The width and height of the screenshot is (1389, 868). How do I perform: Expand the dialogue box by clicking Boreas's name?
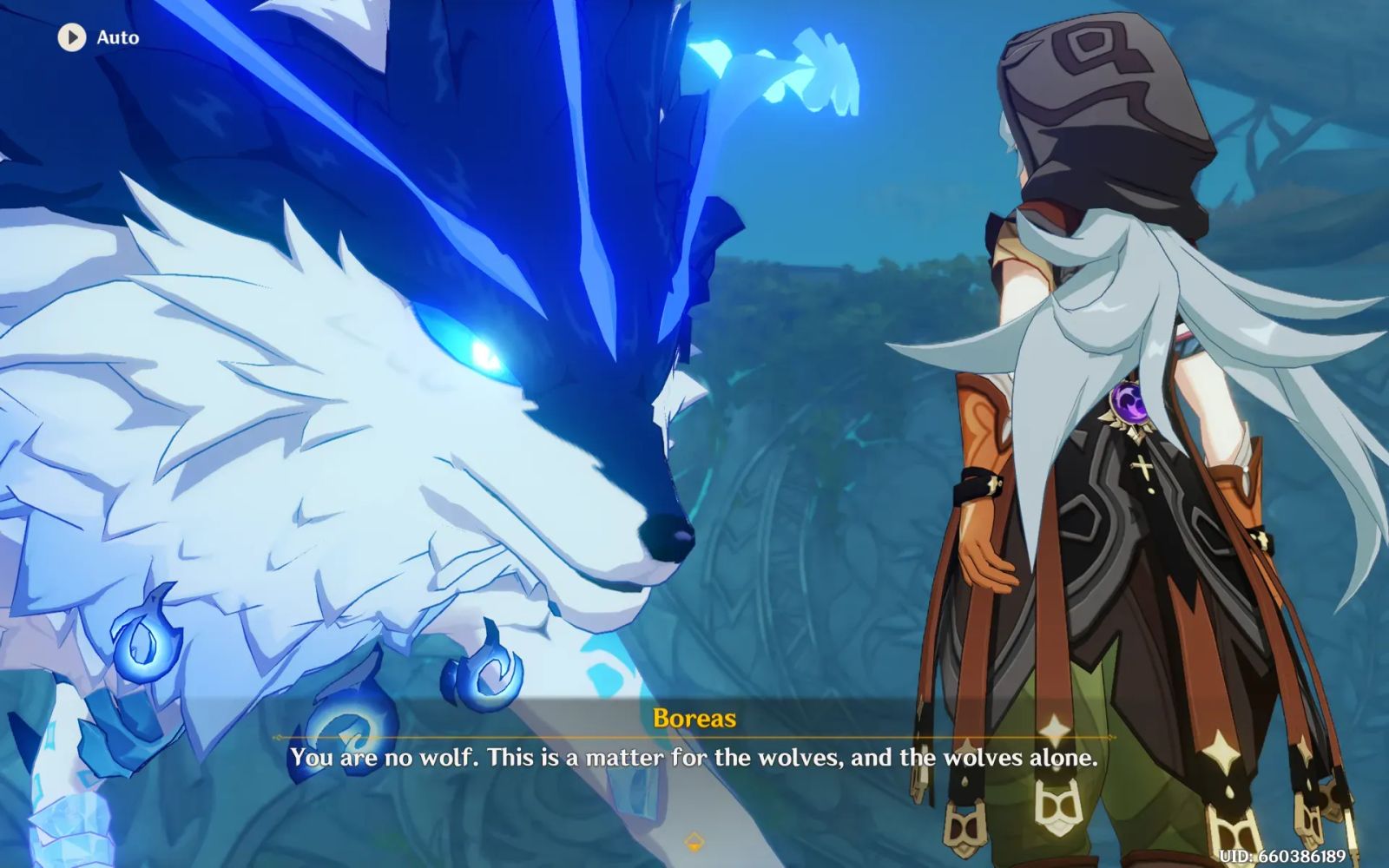(x=694, y=719)
